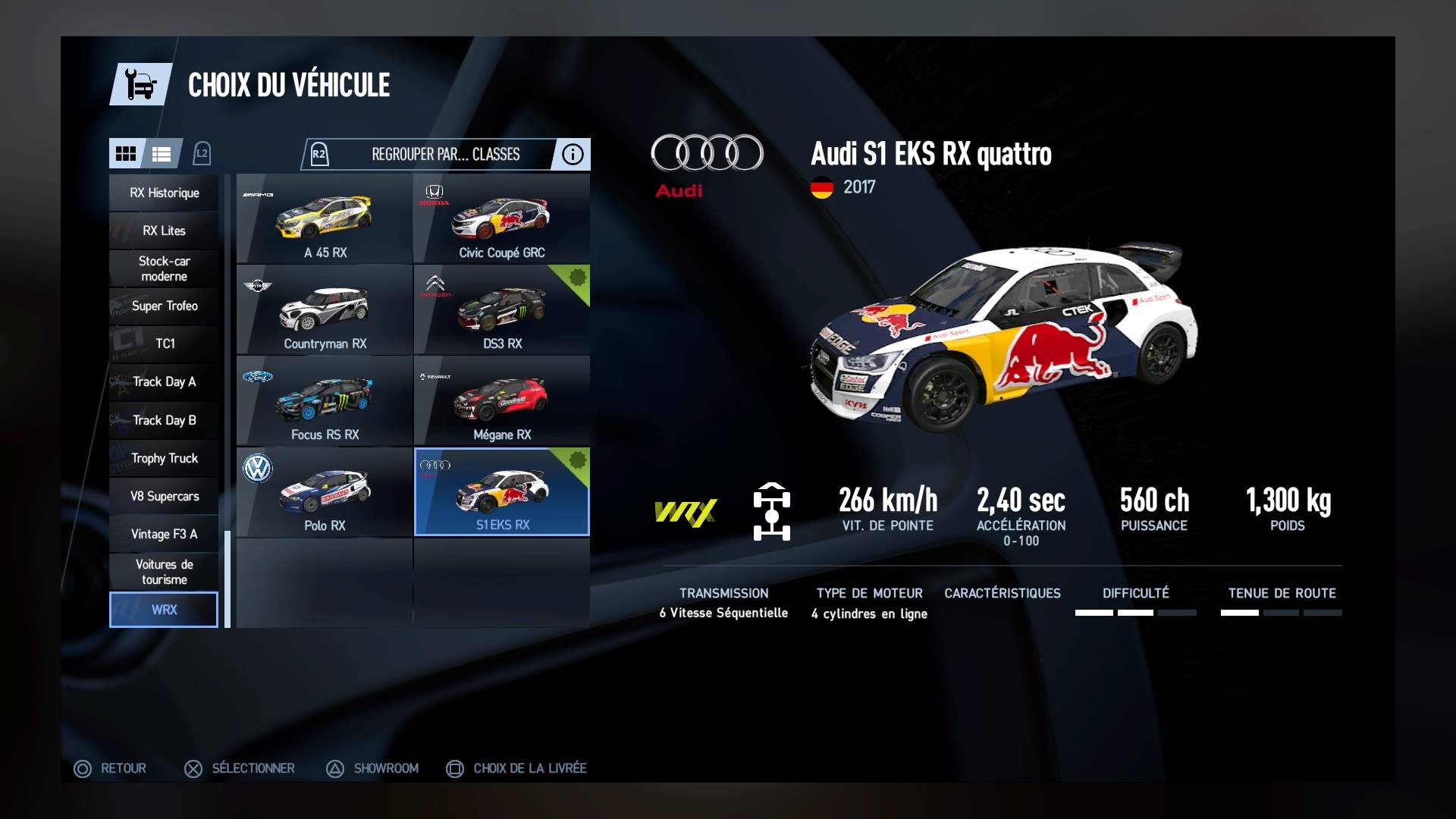The width and height of the screenshot is (1456, 819).
Task: Choose the Civic Coupé GRC car
Action: click(501, 219)
